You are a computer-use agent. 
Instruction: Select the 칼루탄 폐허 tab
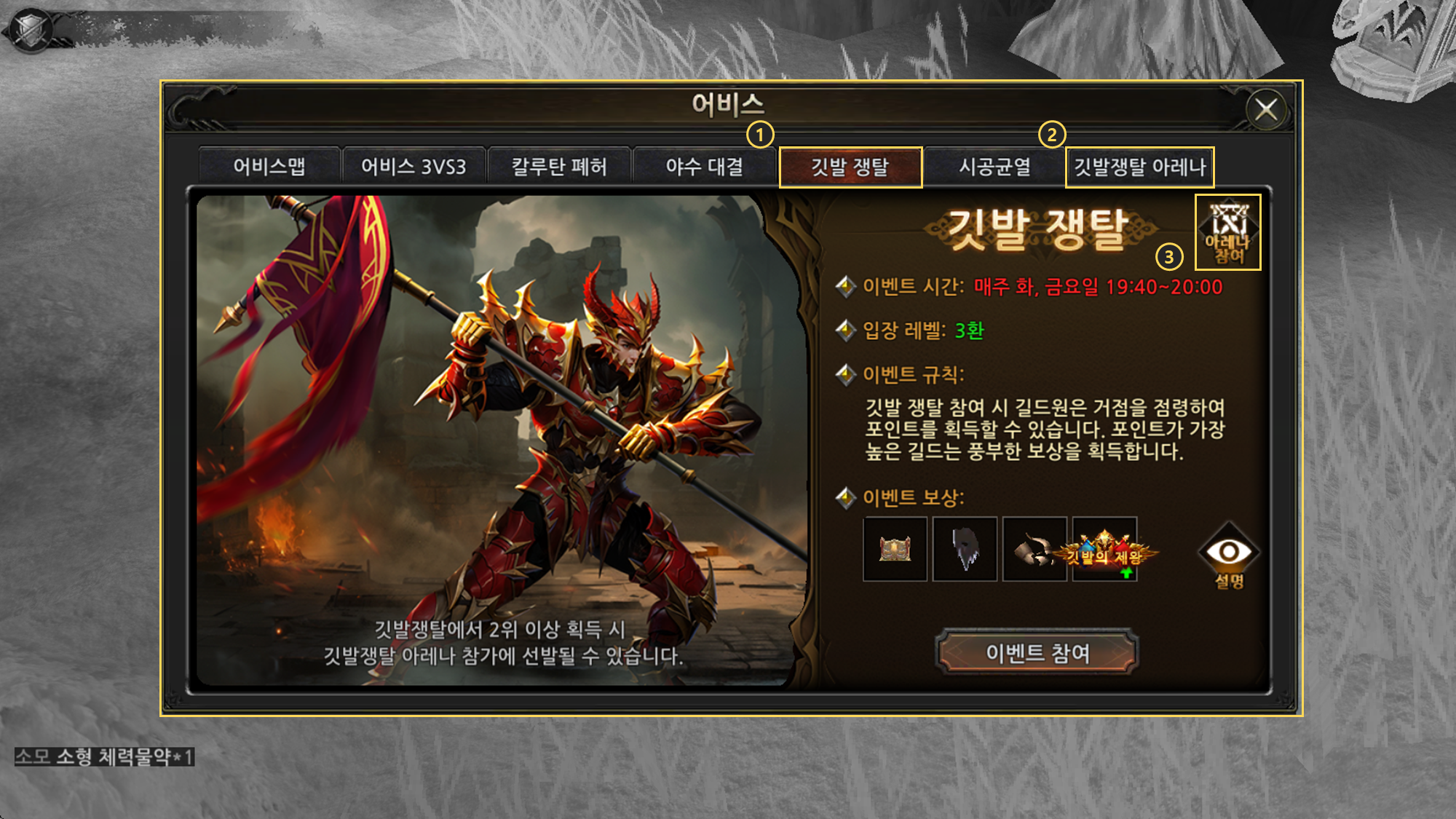[x=559, y=167]
